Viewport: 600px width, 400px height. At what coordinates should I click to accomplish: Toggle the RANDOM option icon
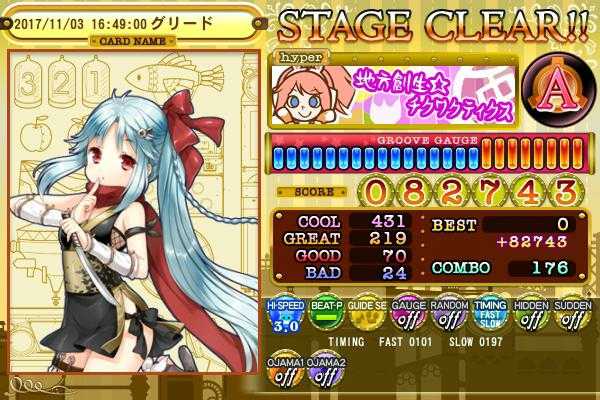click(447, 318)
